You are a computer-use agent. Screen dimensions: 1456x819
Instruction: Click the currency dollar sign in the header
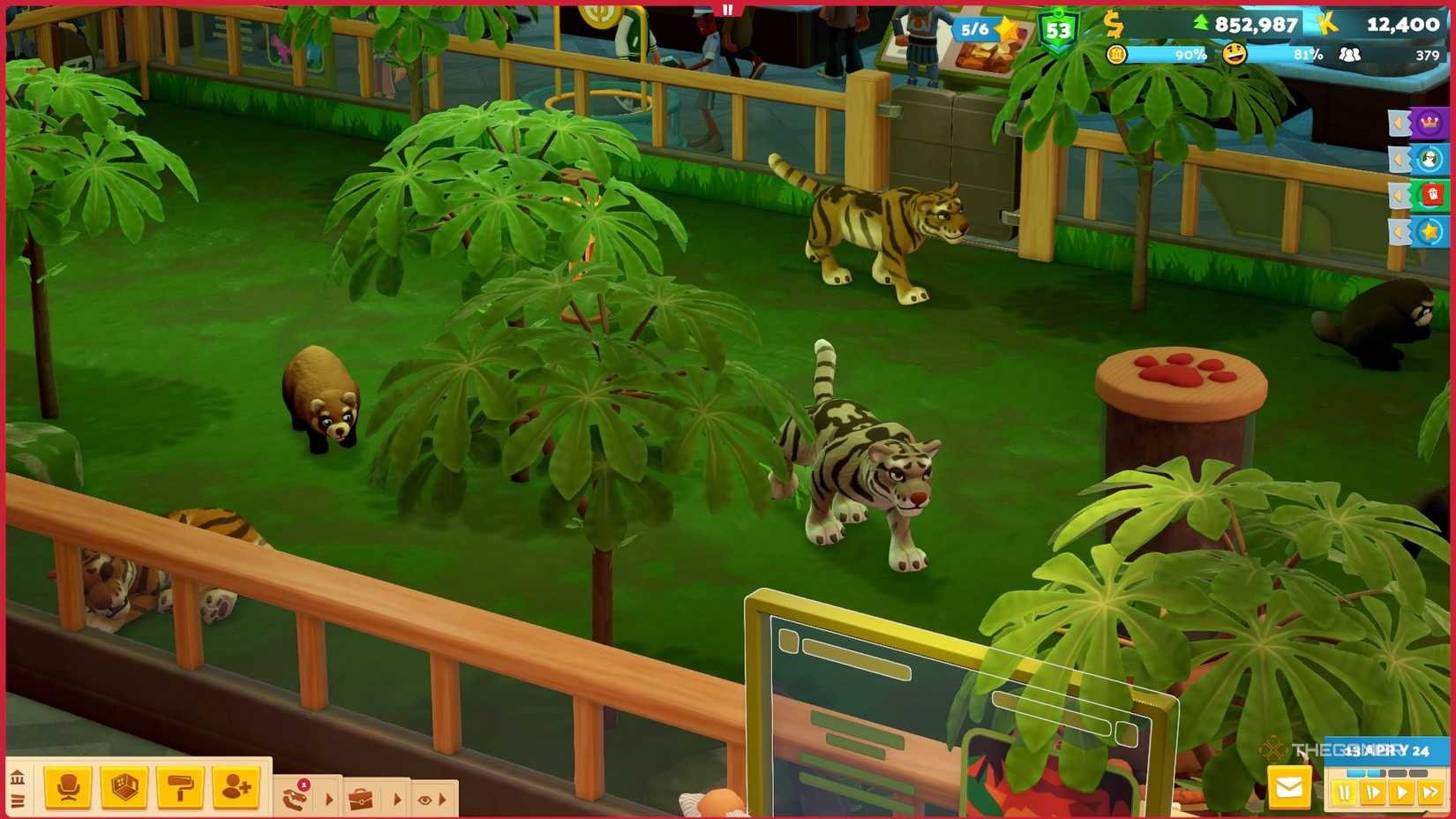click(x=1115, y=26)
